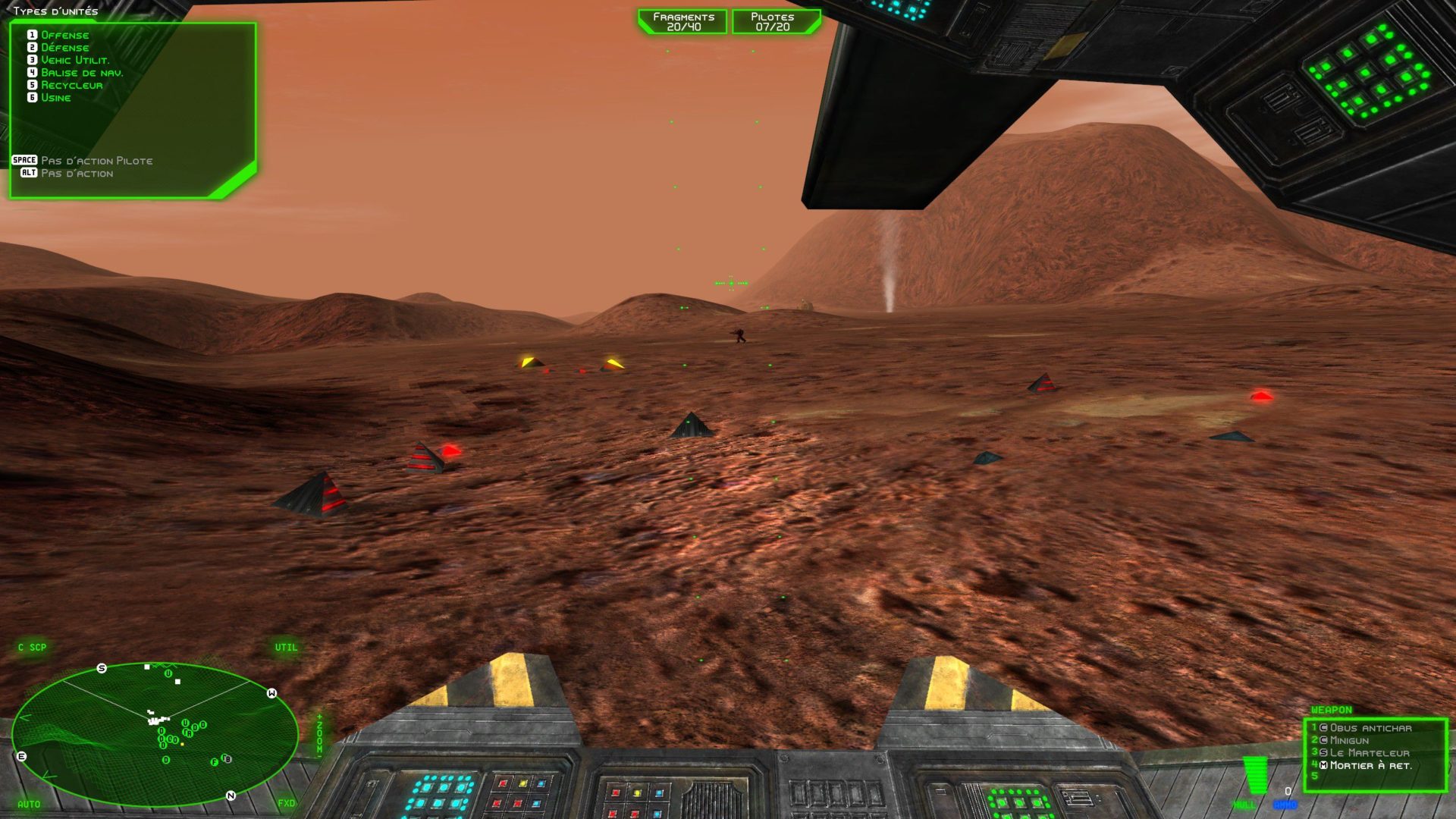This screenshot has height=819, width=1456.
Task: Click the FXD radar option
Action: tap(286, 803)
